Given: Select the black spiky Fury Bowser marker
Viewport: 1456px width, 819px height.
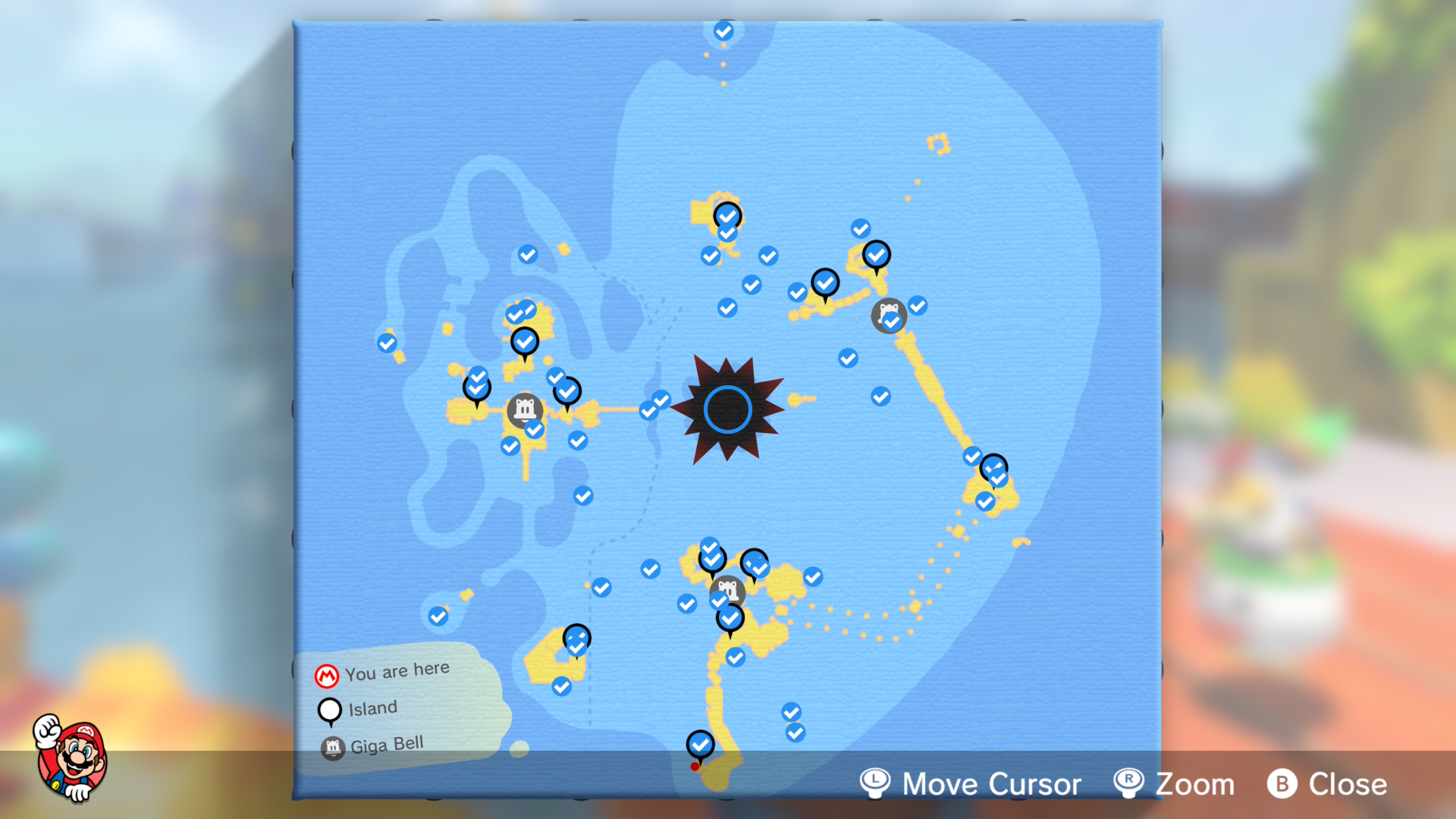Looking at the screenshot, I should pos(727,409).
